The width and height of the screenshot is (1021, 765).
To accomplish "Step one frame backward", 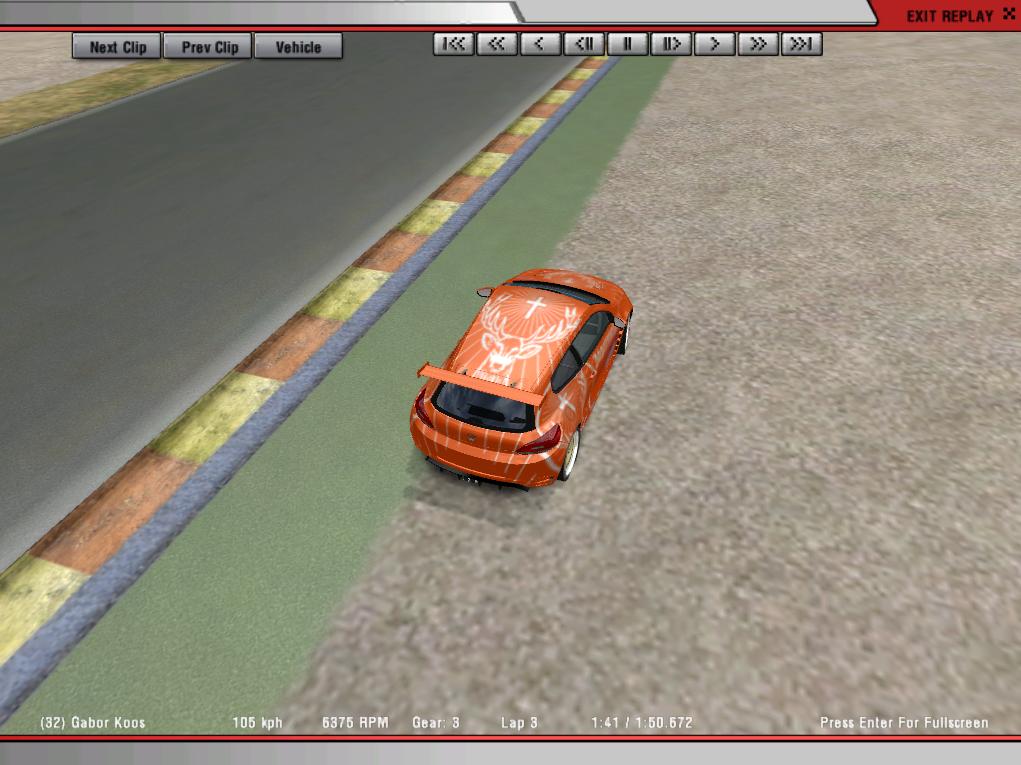I will point(584,44).
